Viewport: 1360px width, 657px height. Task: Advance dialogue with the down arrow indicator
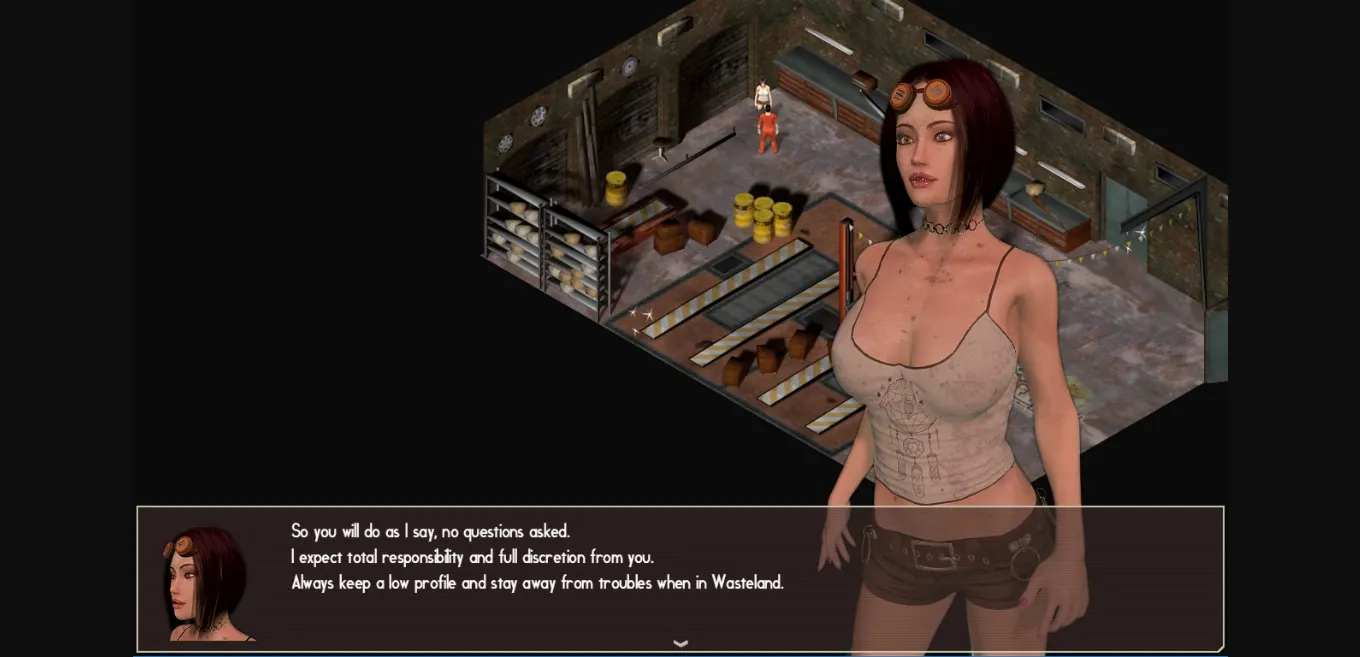click(681, 643)
